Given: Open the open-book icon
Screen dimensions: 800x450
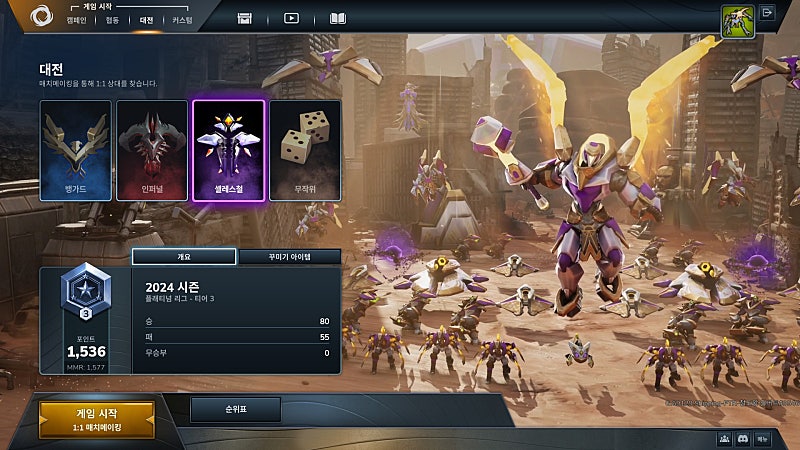Looking at the screenshot, I should coord(338,18).
